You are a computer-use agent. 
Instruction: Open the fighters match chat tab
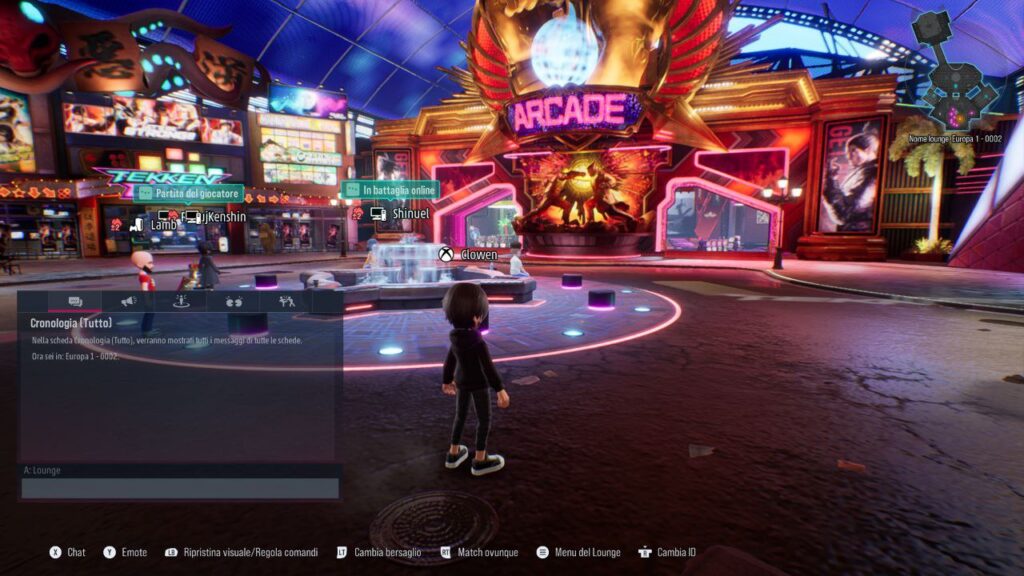click(x=287, y=301)
